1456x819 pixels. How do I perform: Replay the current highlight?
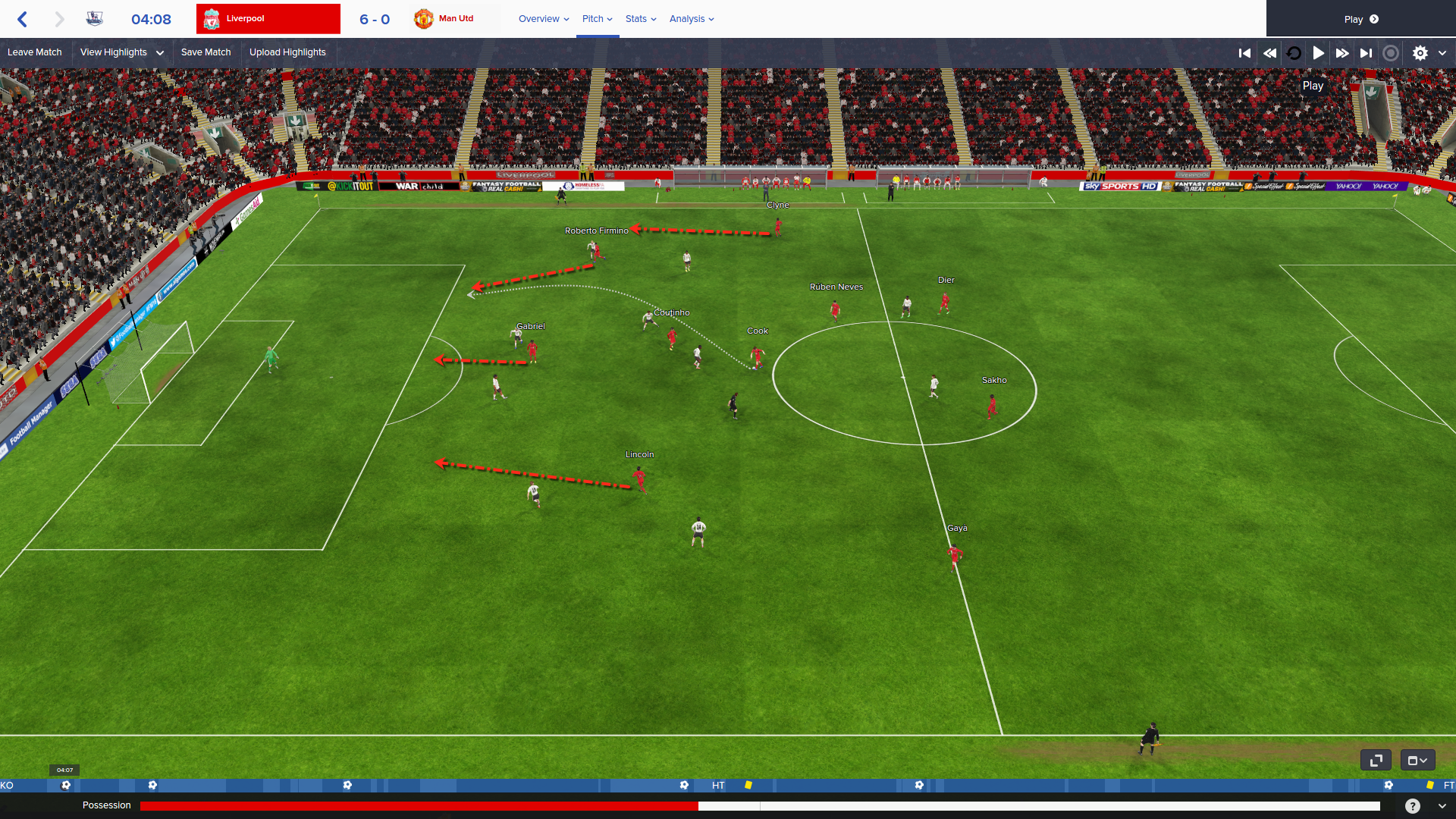coord(1294,53)
